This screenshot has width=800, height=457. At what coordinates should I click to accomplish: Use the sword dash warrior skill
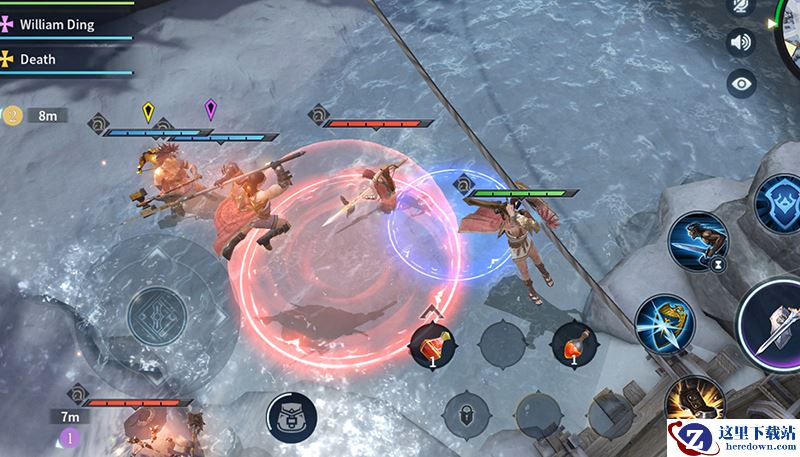[x=696, y=241]
